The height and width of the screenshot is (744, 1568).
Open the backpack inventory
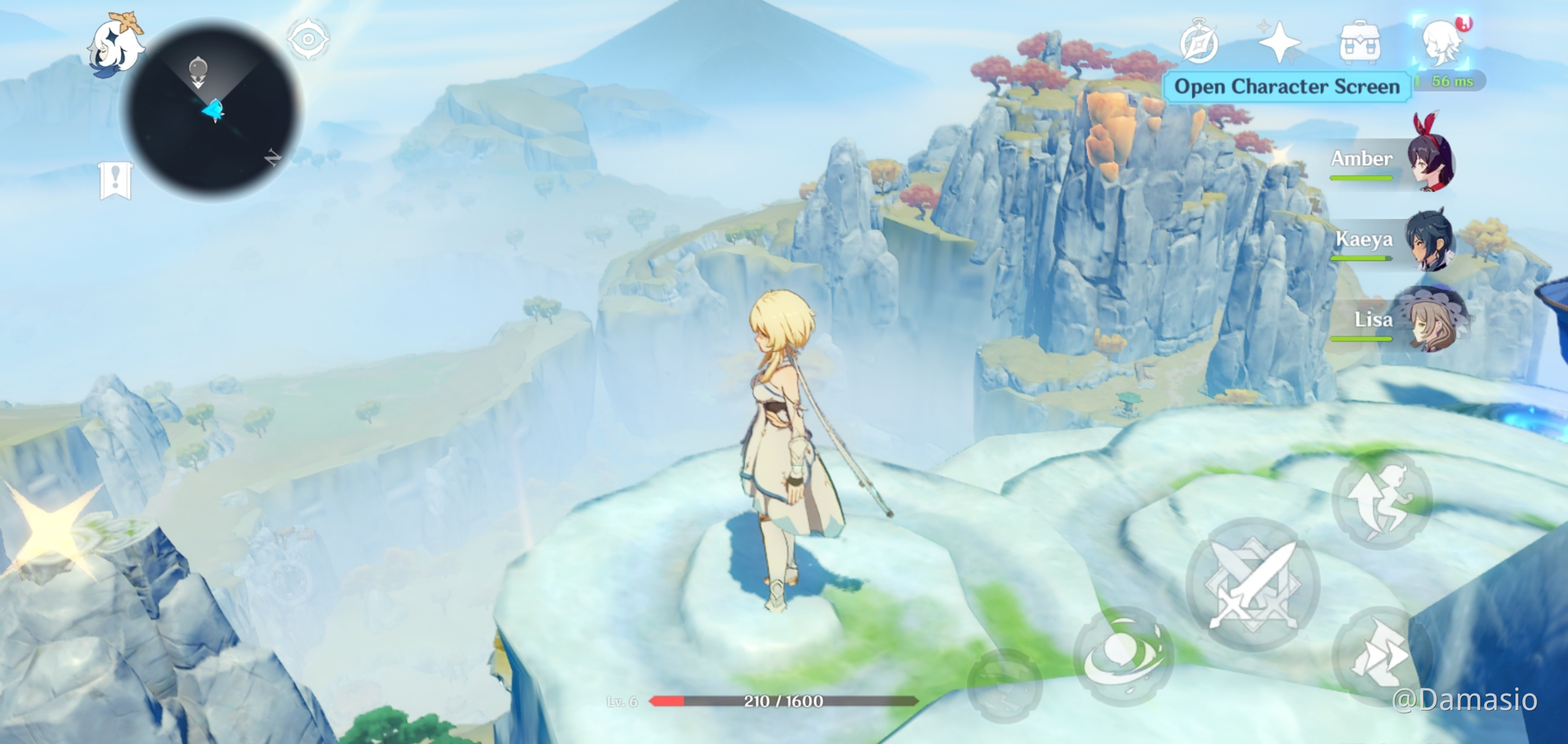click(1360, 42)
